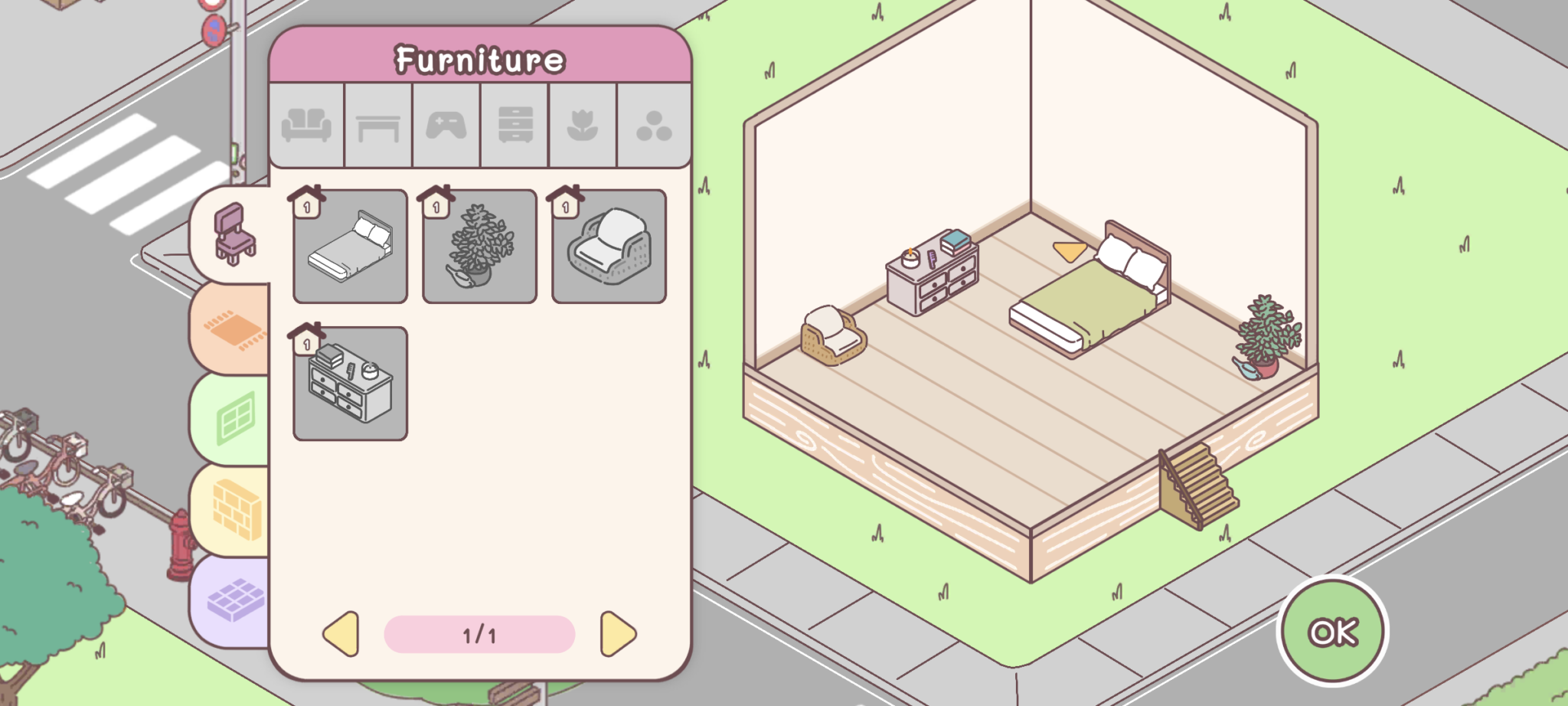This screenshot has width=1568, height=706.
Task: Confirm with the green OK button
Action: (1332, 632)
